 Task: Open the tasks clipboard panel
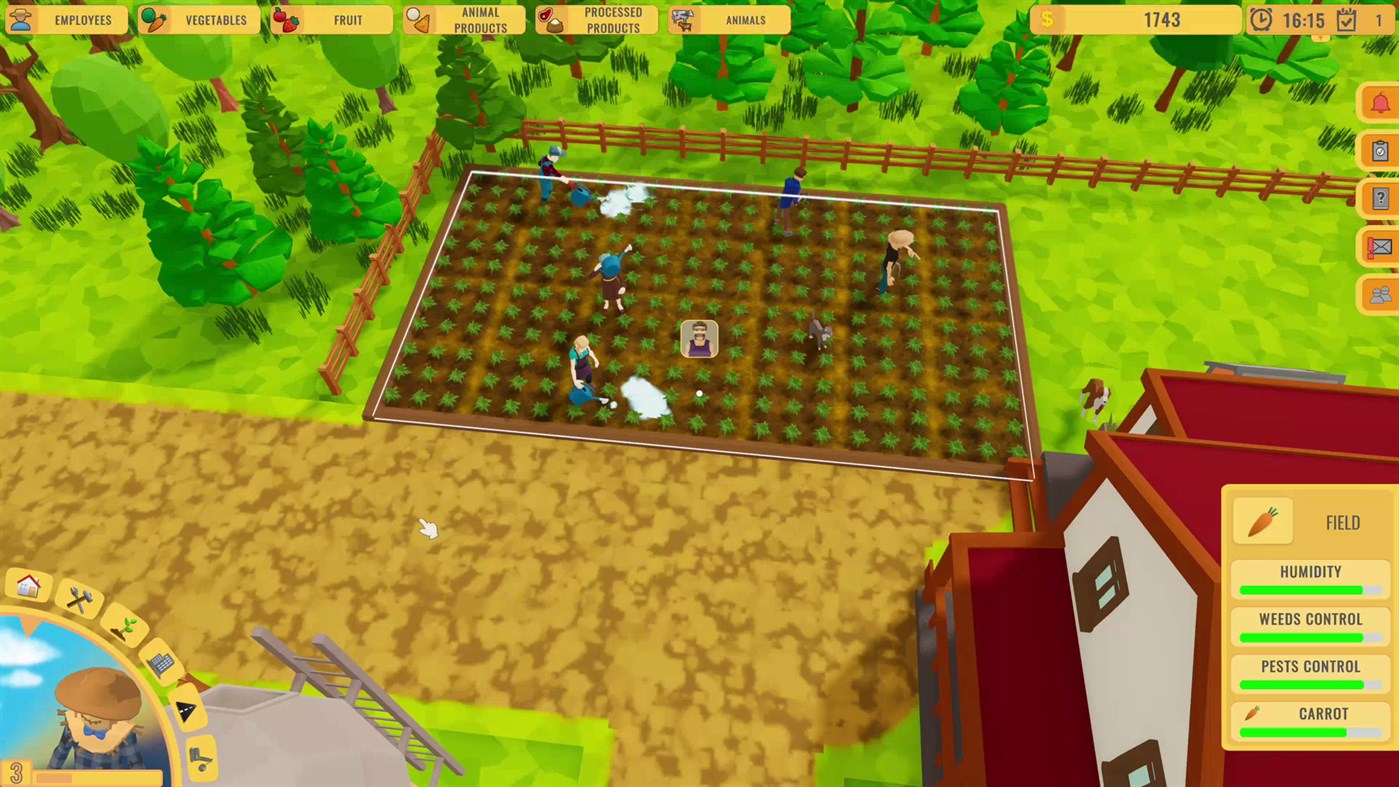point(1379,150)
